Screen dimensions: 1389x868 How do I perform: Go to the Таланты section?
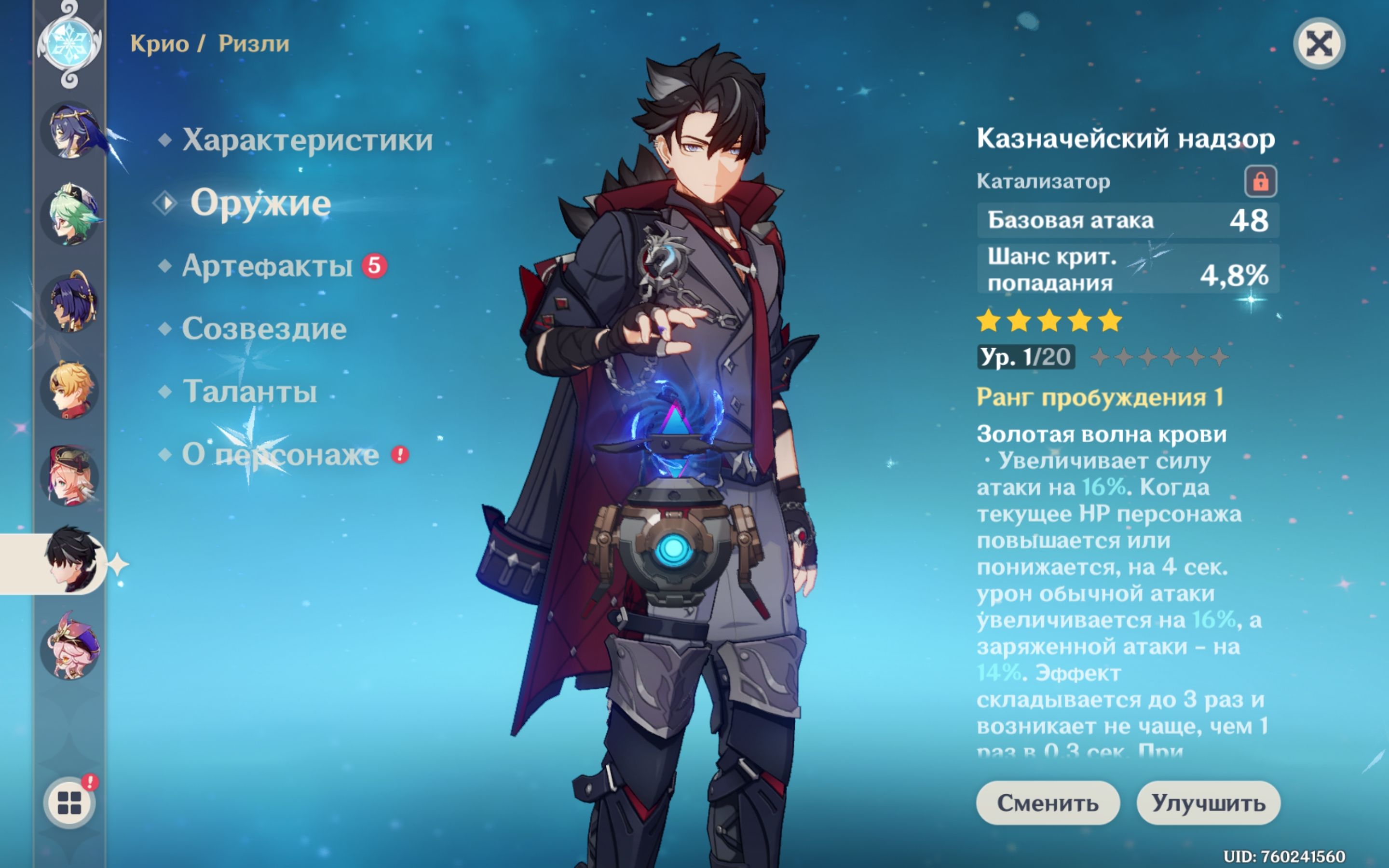[x=250, y=392]
